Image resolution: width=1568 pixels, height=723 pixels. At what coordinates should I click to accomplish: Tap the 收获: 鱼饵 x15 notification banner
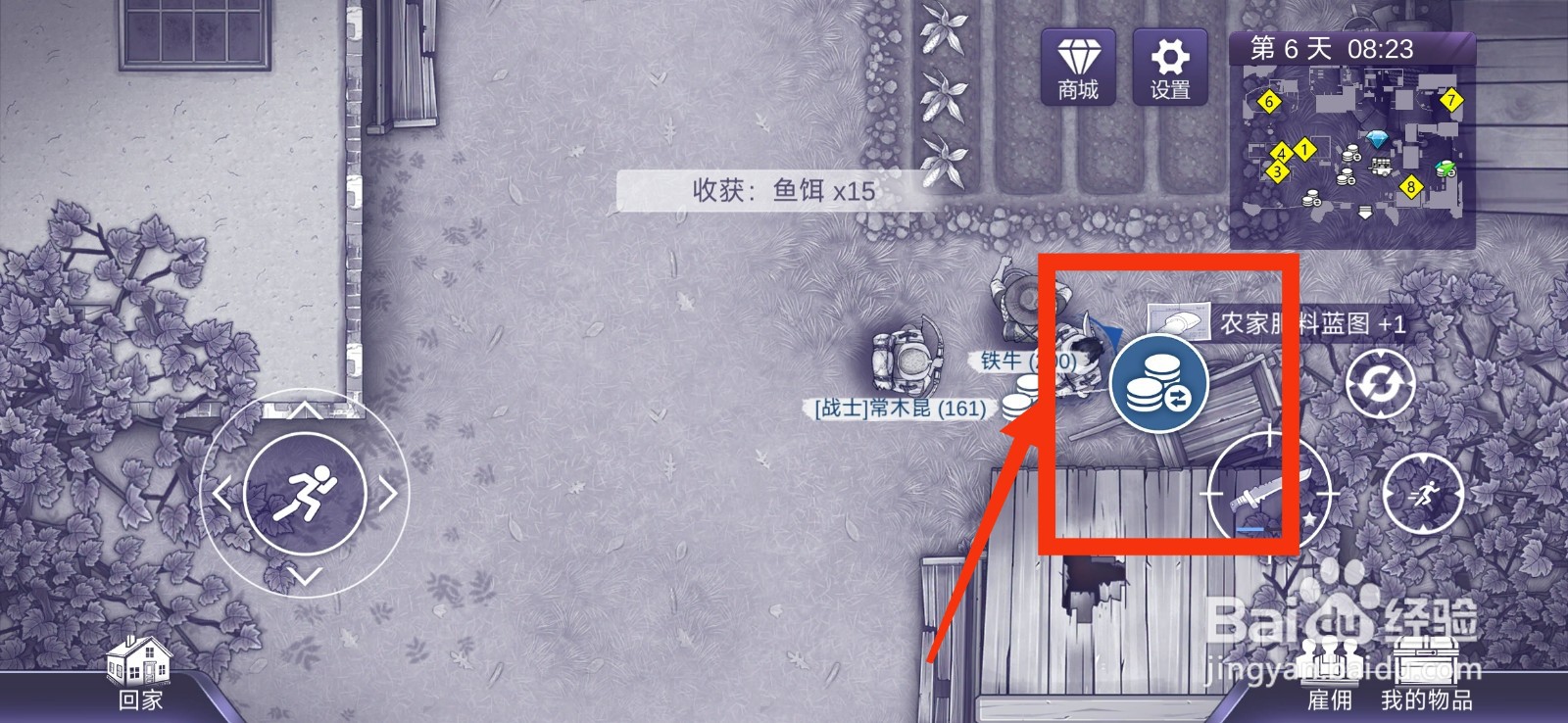click(784, 191)
